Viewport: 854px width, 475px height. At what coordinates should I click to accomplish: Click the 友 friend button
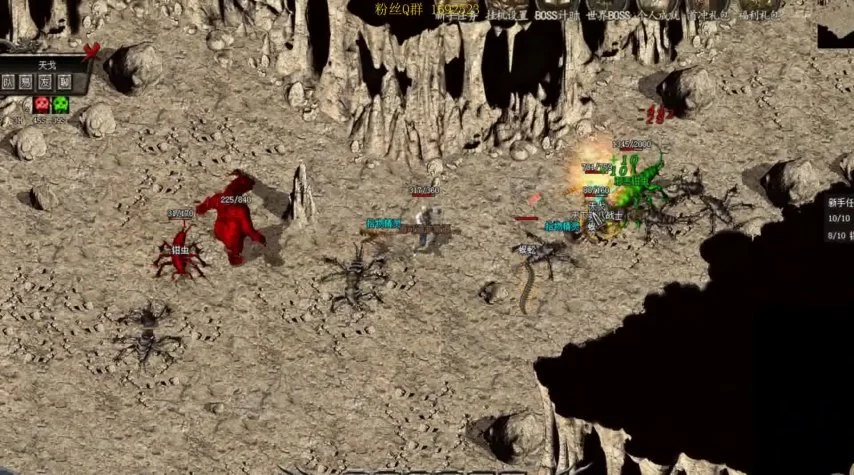(x=46, y=82)
